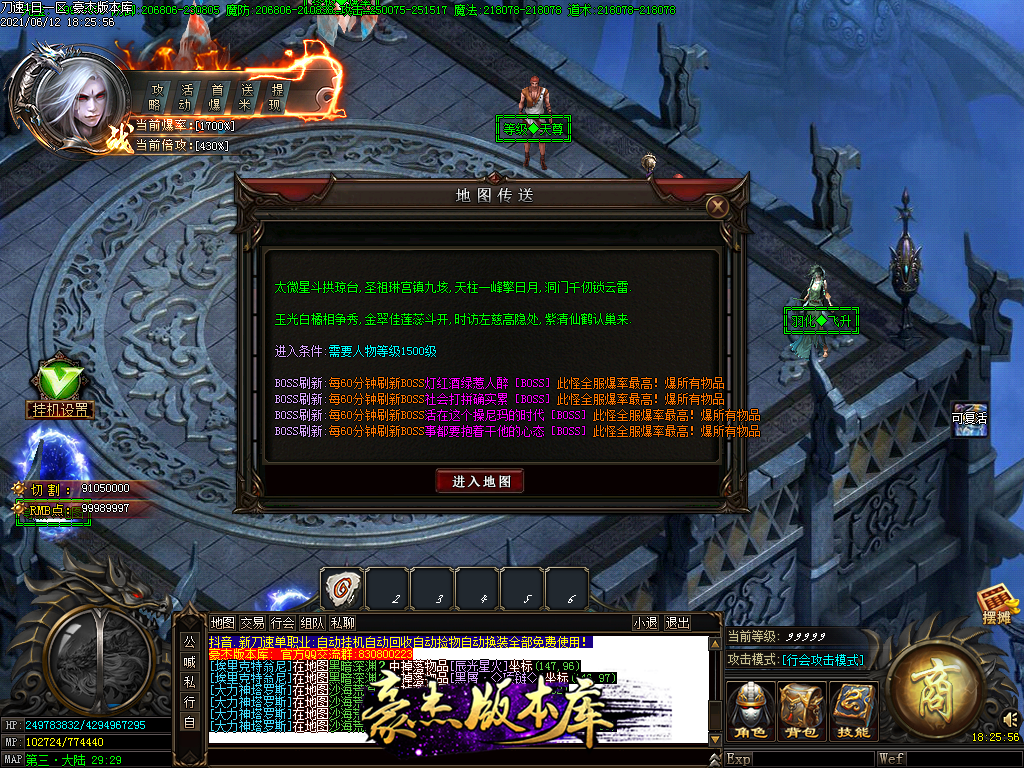Screen dimensions: 1024x768
Task: Switch to the 交易 trade tab
Action: 253,623
